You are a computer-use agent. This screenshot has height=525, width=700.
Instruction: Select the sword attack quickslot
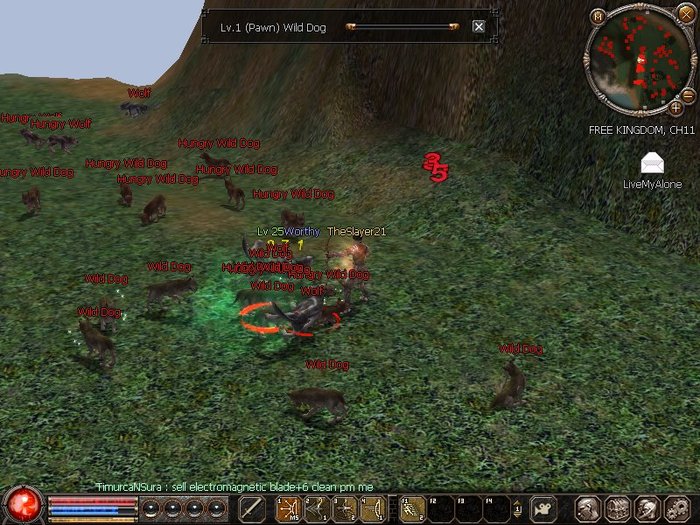252,508
